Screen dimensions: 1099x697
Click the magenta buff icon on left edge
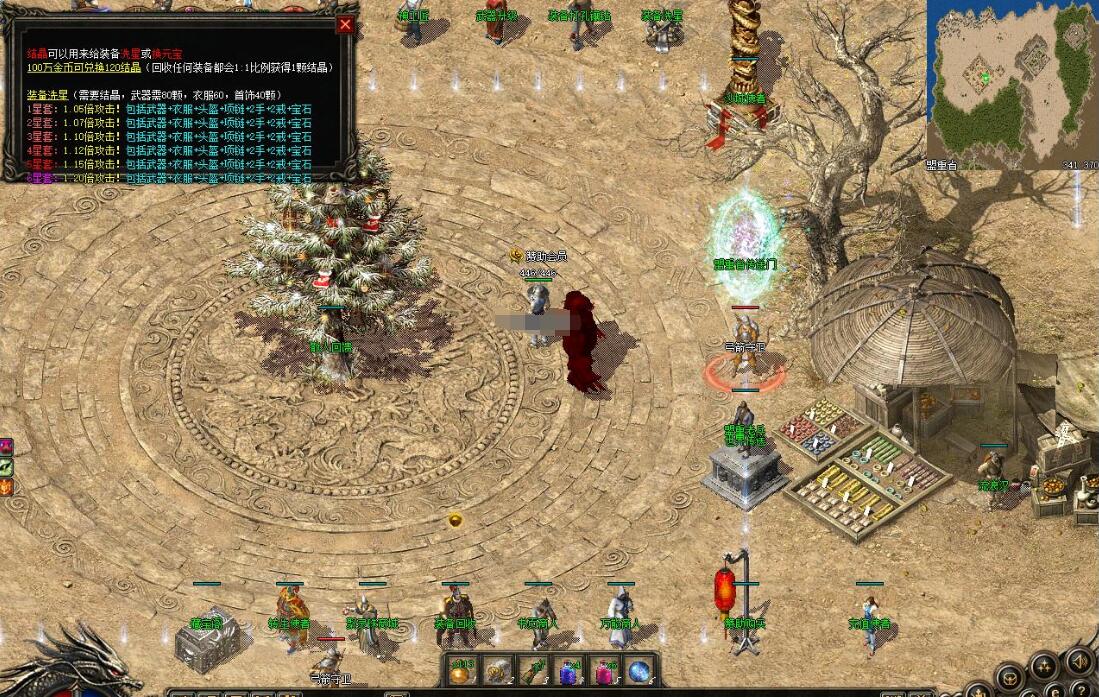[5, 446]
